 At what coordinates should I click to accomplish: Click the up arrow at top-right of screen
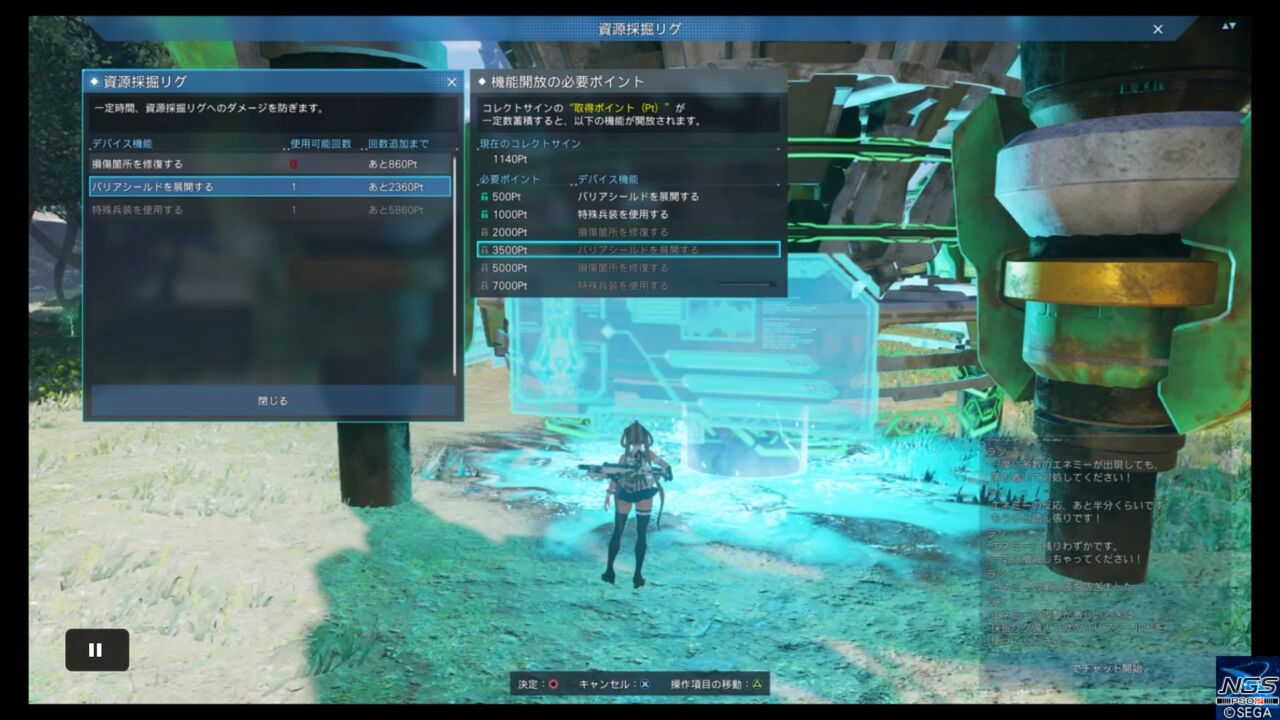[1225, 26]
